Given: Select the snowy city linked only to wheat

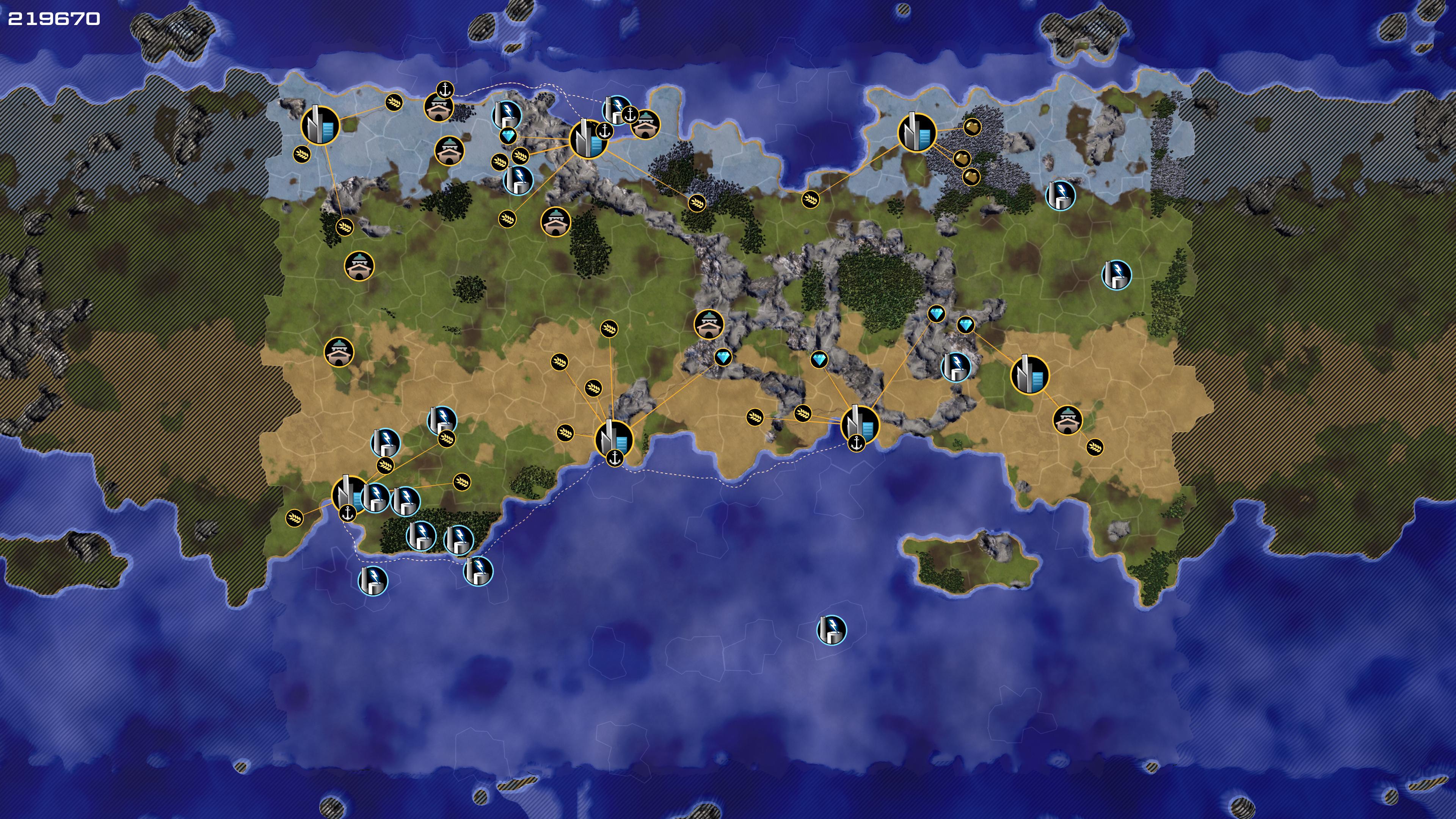Looking at the screenshot, I should 320,126.
